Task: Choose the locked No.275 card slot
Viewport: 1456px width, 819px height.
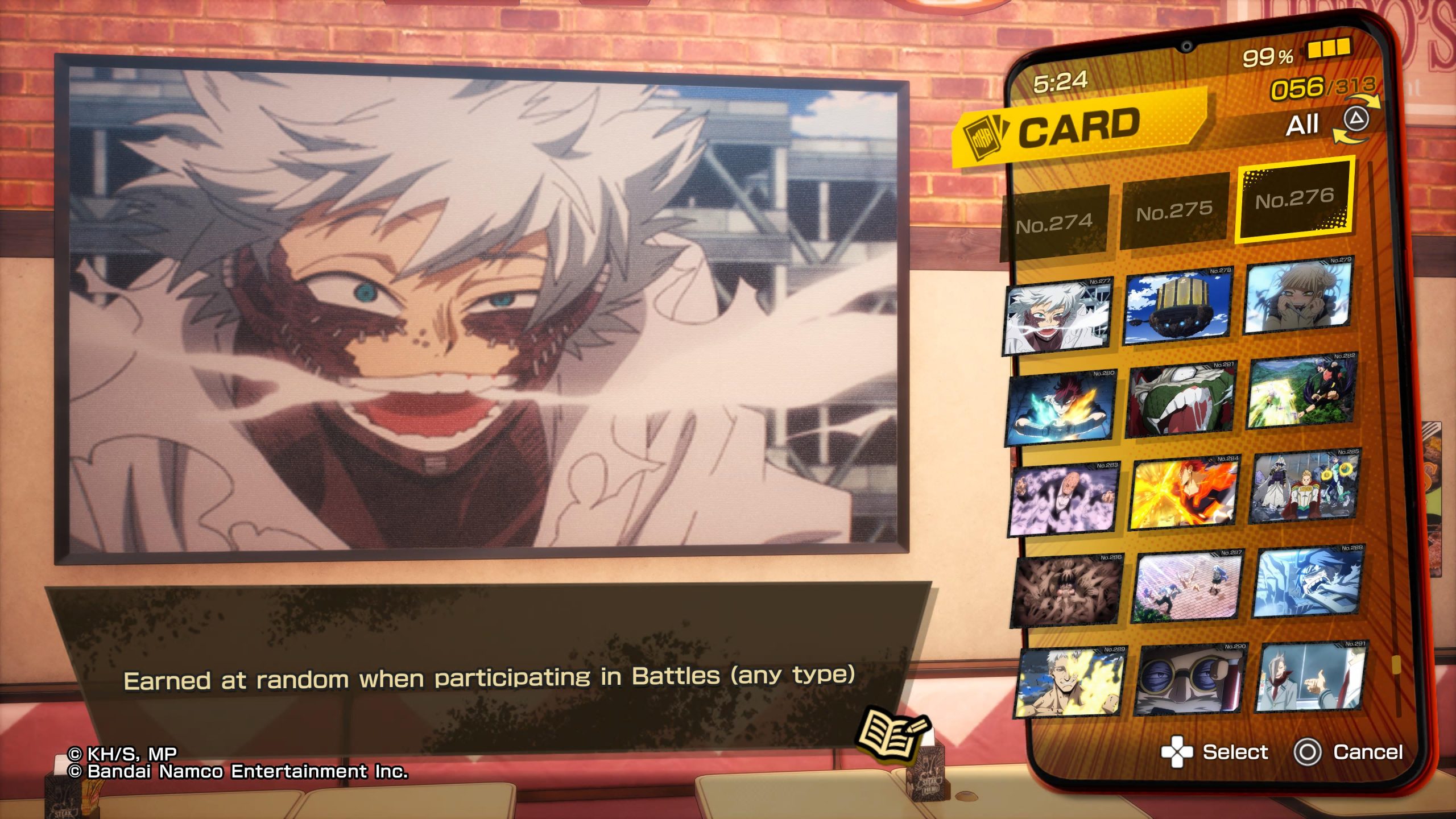Action: (x=1174, y=212)
